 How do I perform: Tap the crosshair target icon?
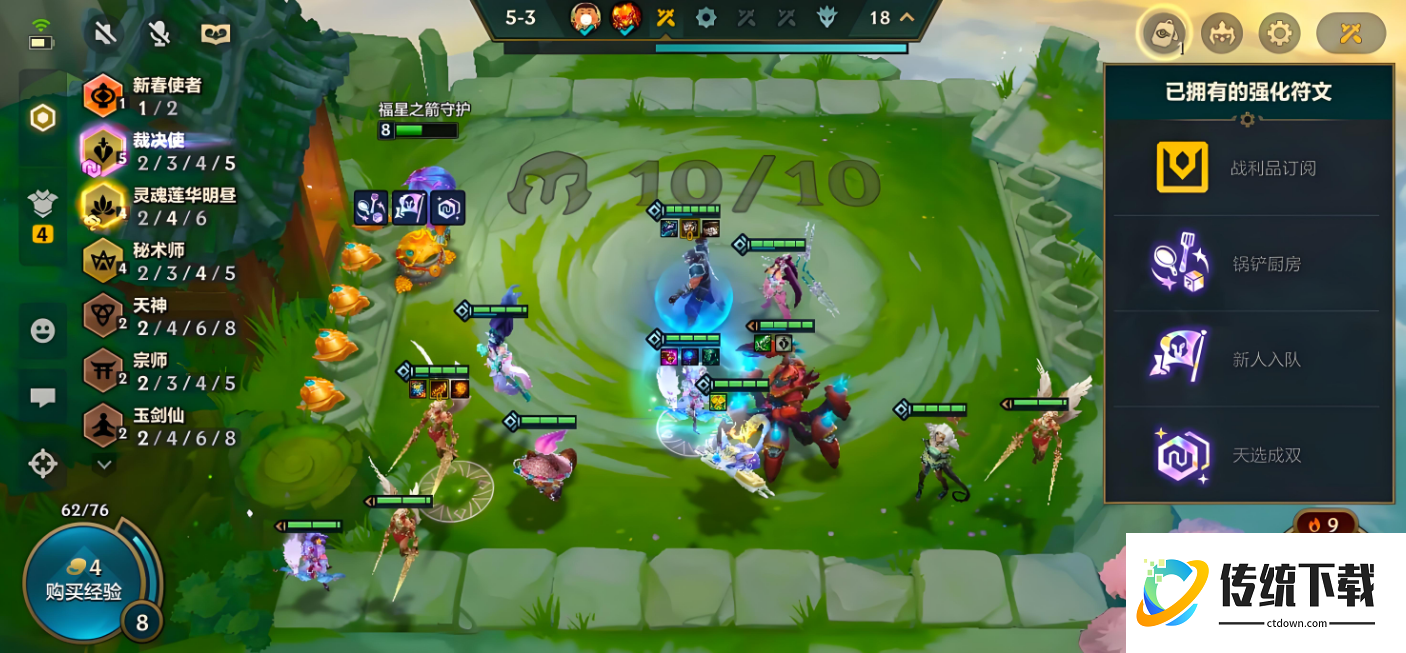tap(42, 464)
